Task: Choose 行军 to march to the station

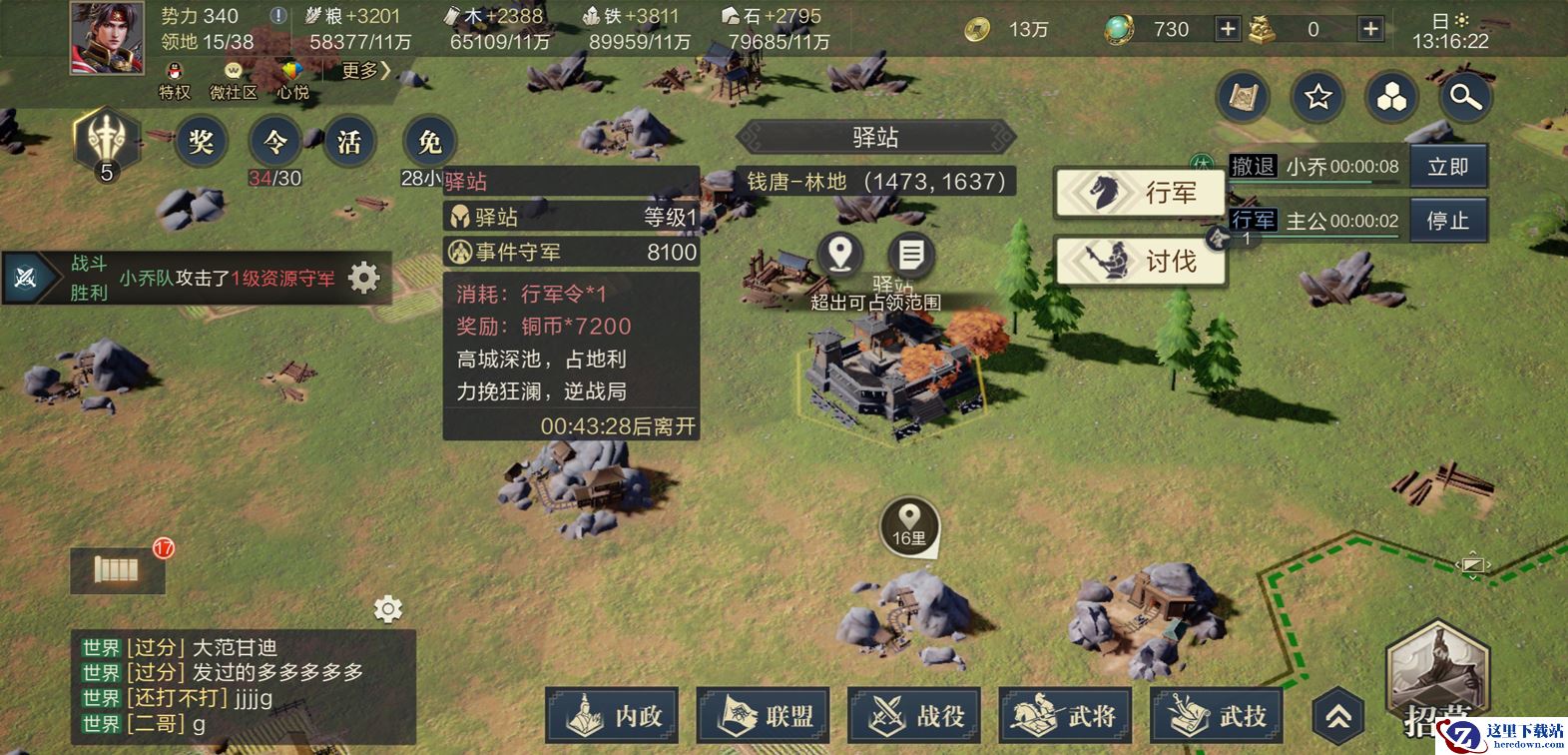Action: [x=1141, y=192]
